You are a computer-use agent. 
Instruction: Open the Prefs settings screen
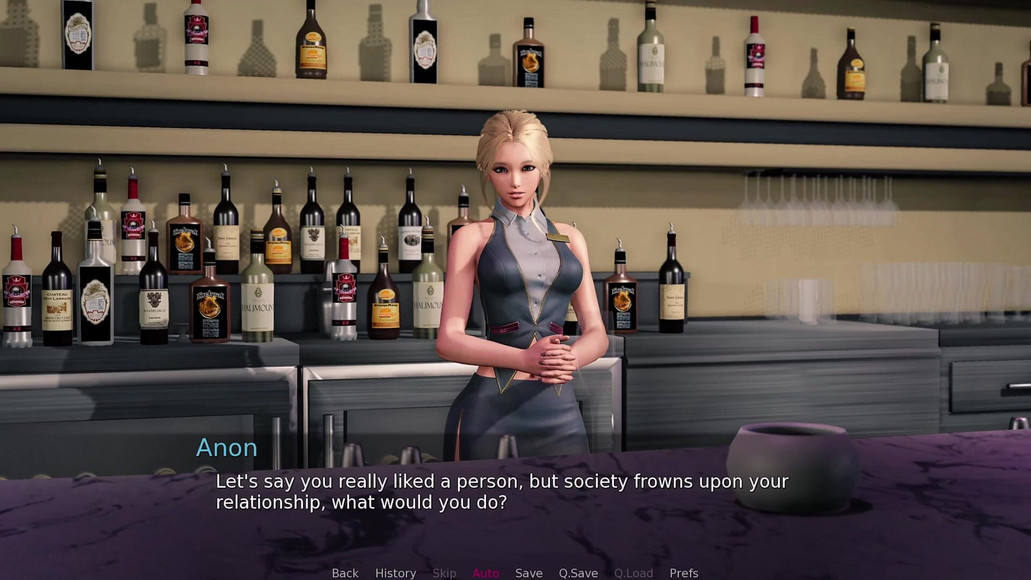pos(684,573)
